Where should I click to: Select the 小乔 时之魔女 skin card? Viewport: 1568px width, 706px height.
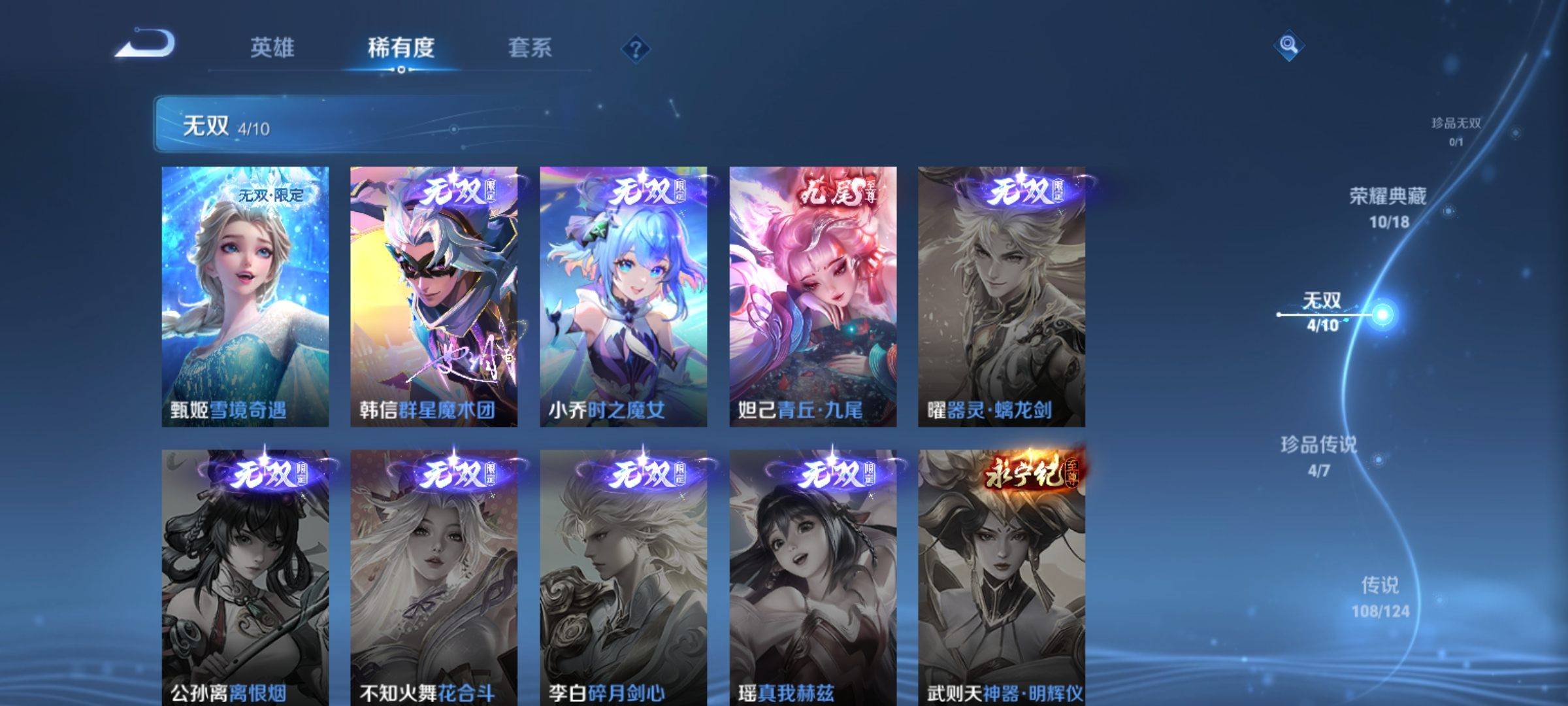point(623,296)
